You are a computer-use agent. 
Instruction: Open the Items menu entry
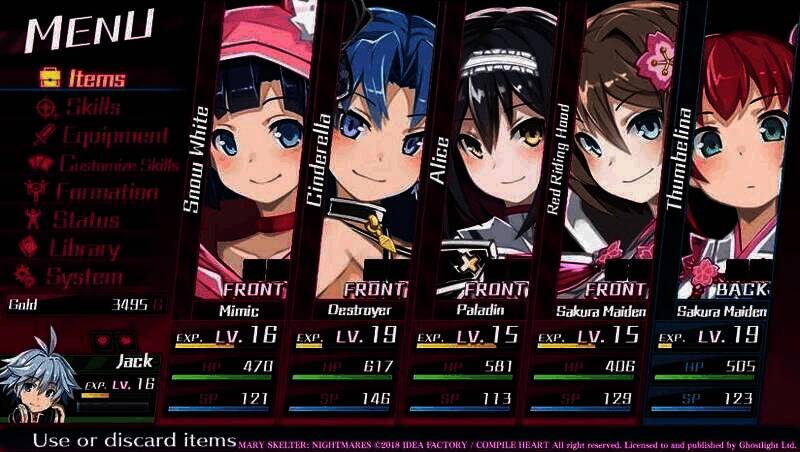84,78
